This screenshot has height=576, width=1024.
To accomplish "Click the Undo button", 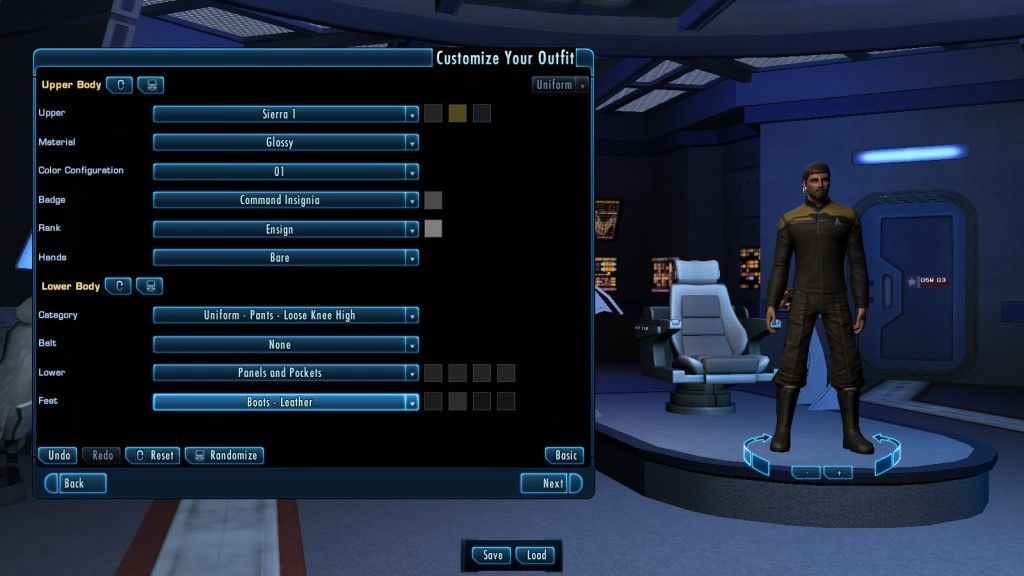I will point(58,455).
